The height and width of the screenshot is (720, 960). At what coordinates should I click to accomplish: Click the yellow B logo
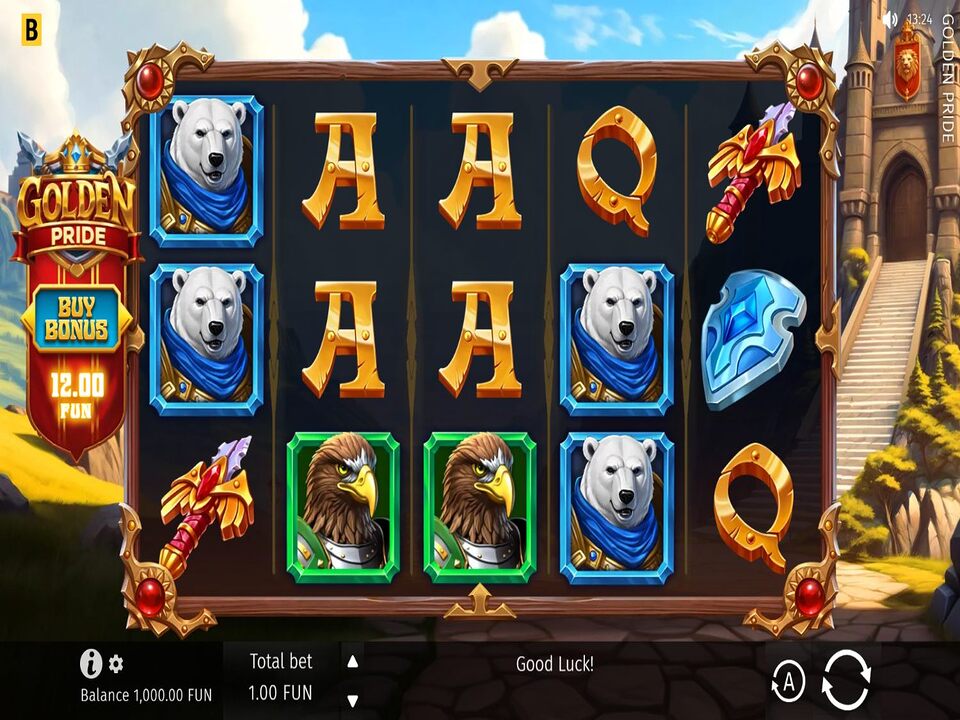tap(31, 31)
